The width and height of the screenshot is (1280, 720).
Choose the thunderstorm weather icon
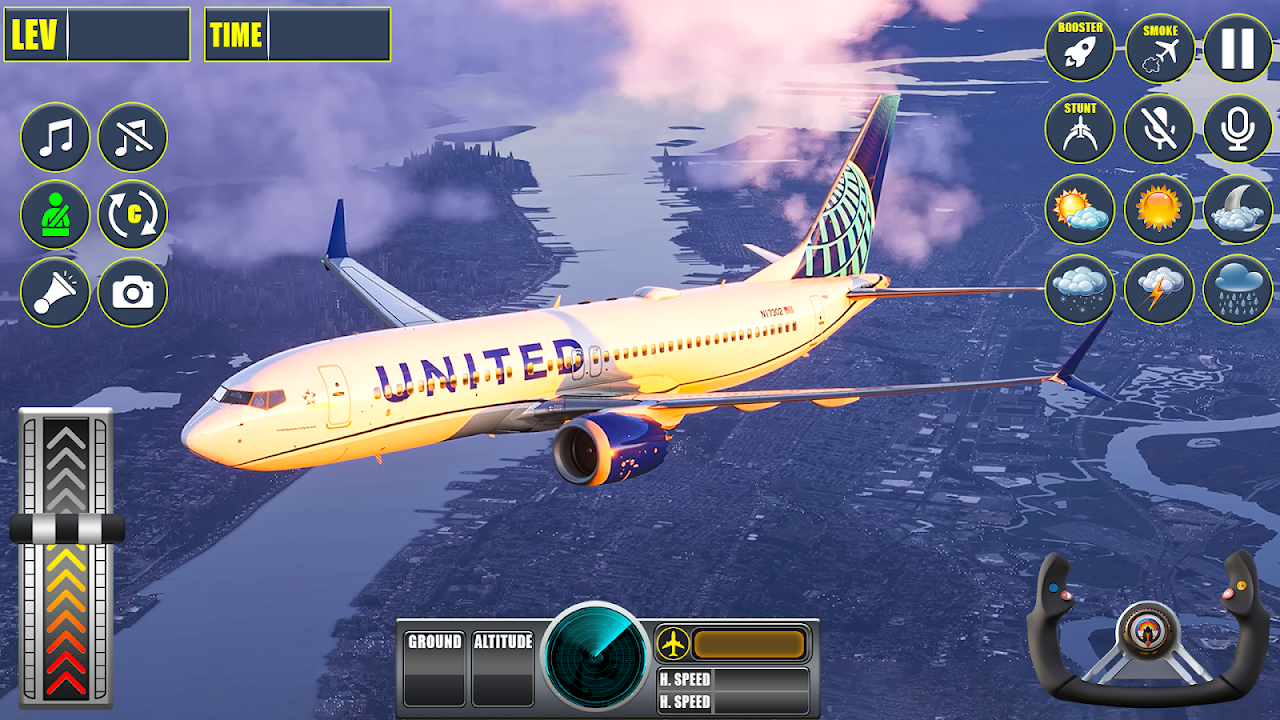[1160, 289]
